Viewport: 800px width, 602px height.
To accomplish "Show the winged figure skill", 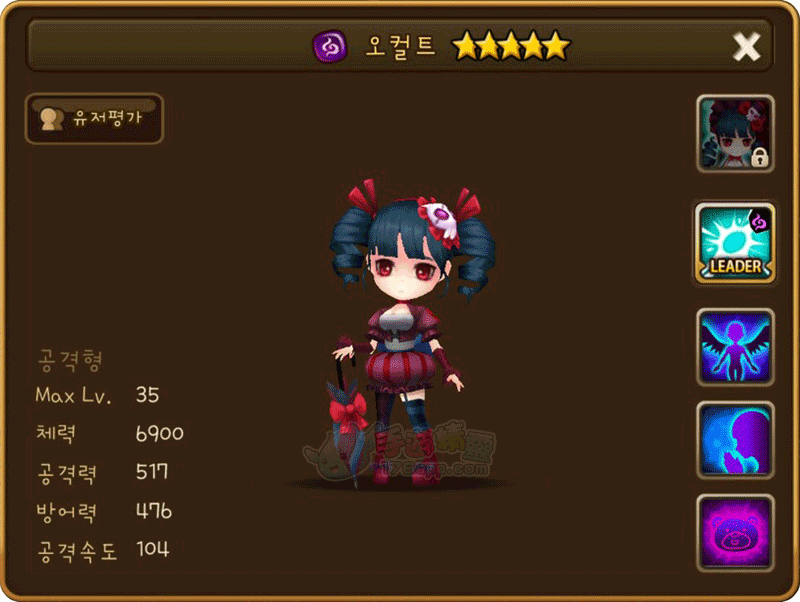I will [x=735, y=346].
